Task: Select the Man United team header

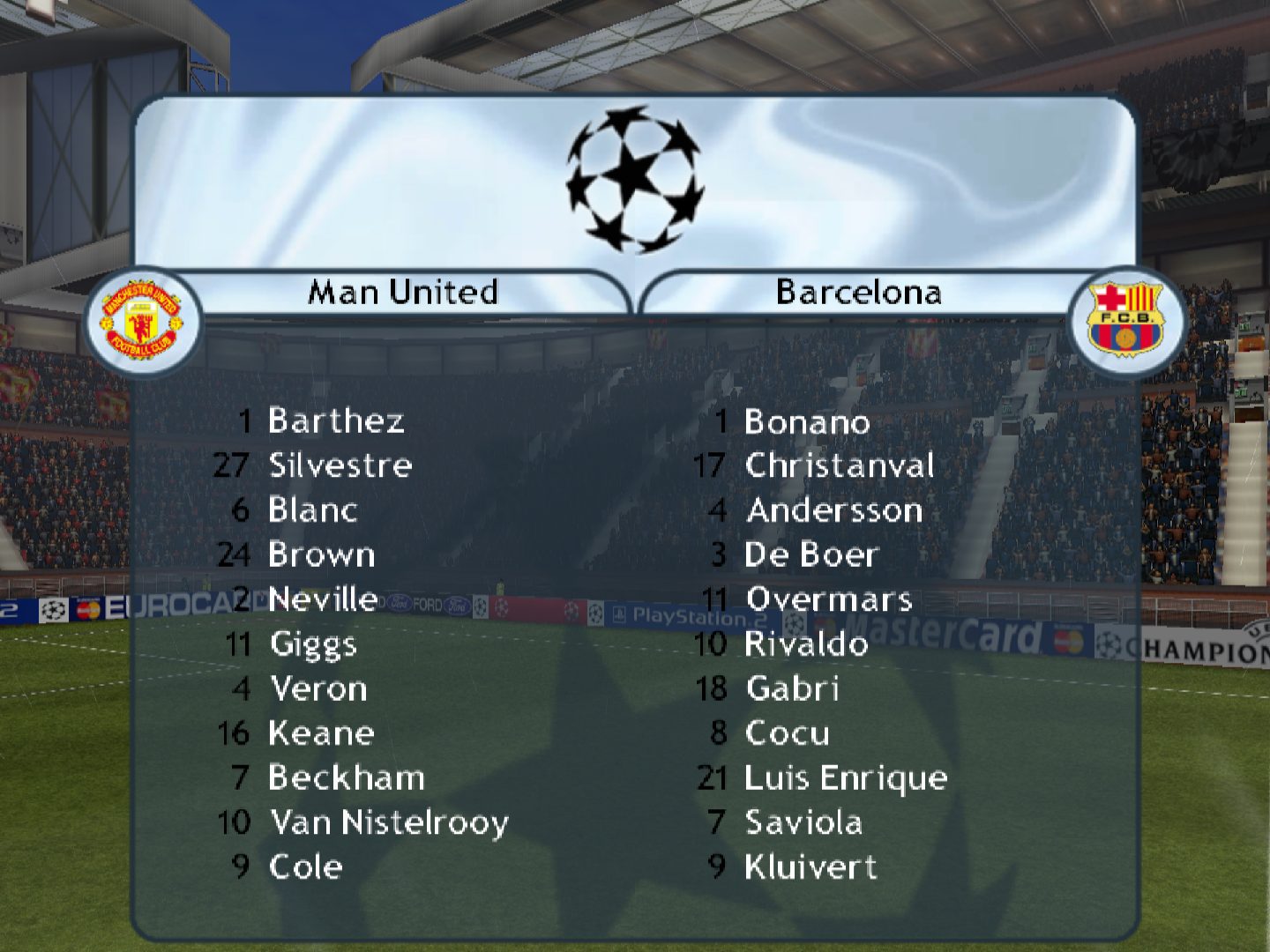Action: click(x=403, y=292)
